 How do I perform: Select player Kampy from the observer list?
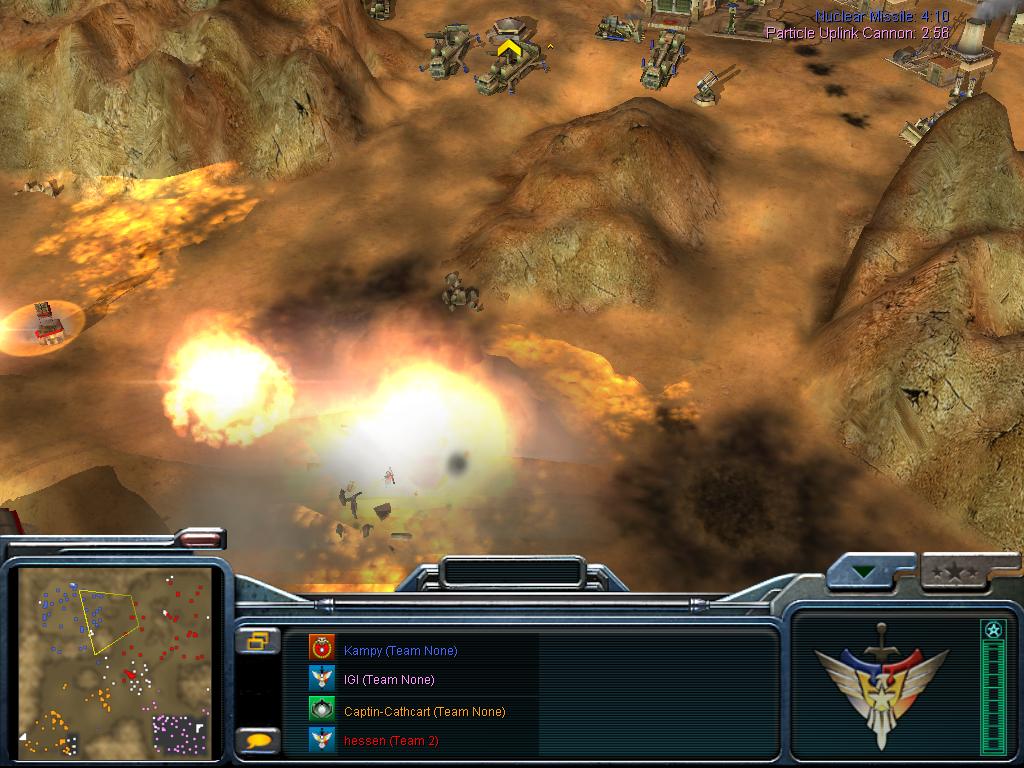click(x=400, y=650)
